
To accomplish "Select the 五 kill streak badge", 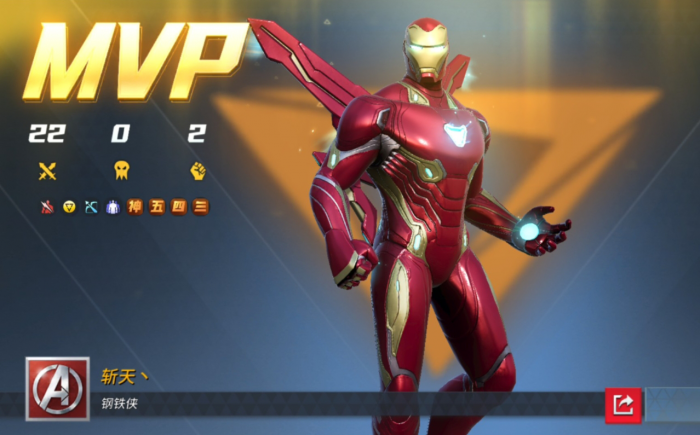I will pyautogui.click(x=156, y=207).
